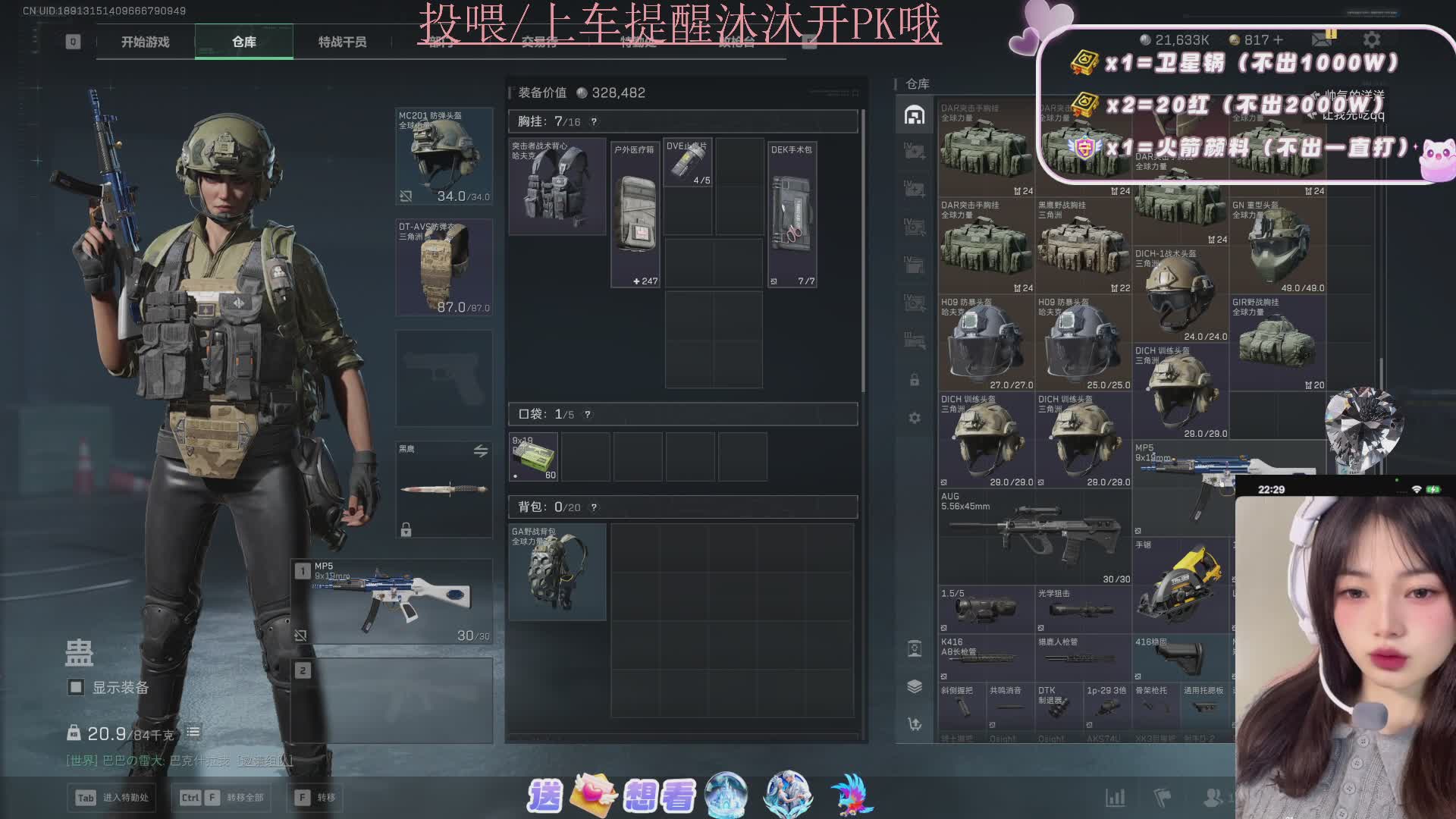Toggle the 显示装备 checkbox
The width and height of the screenshot is (1456, 819).
[76, 687]
